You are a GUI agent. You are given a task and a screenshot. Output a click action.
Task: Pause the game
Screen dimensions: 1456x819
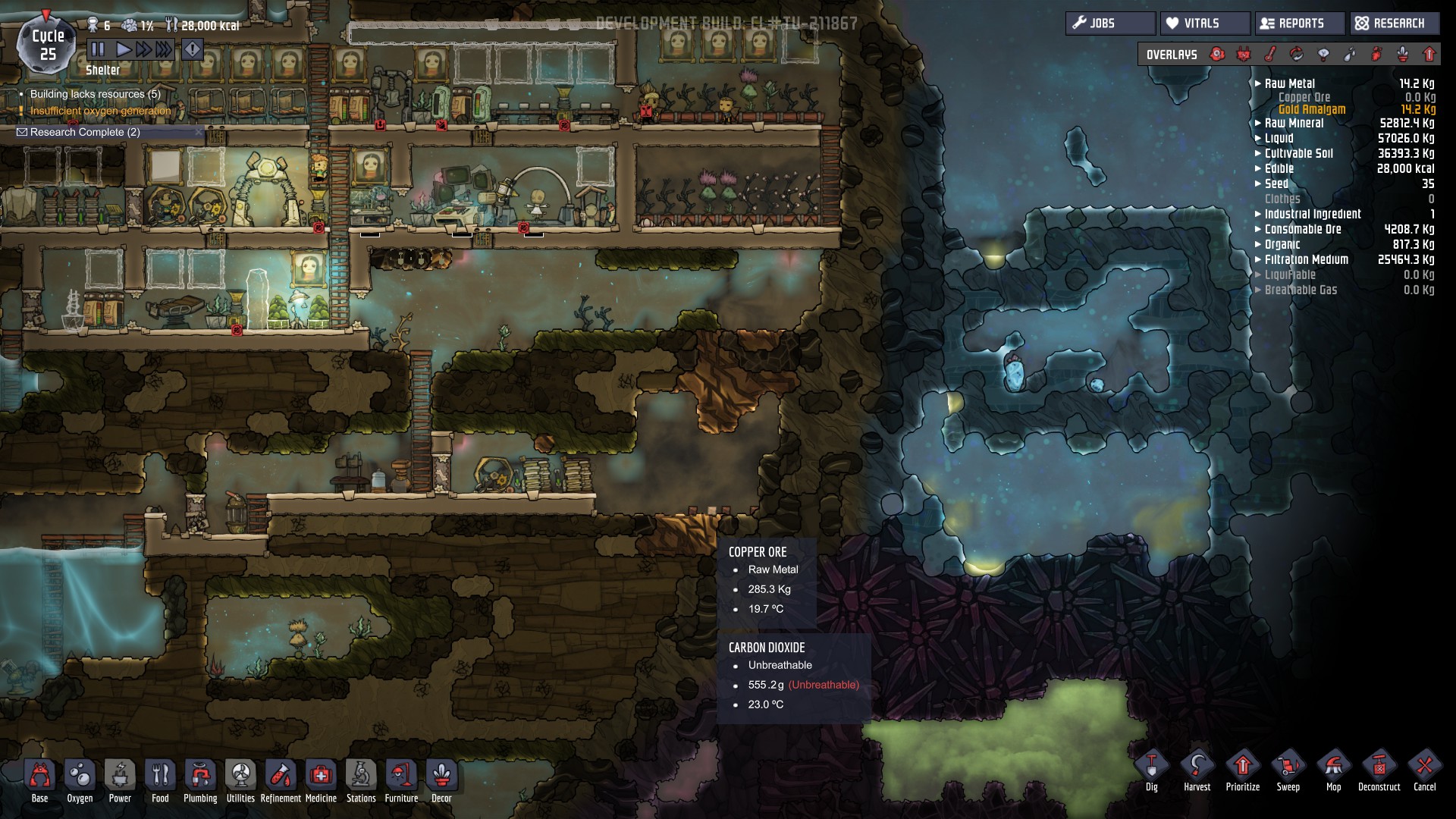98,50
